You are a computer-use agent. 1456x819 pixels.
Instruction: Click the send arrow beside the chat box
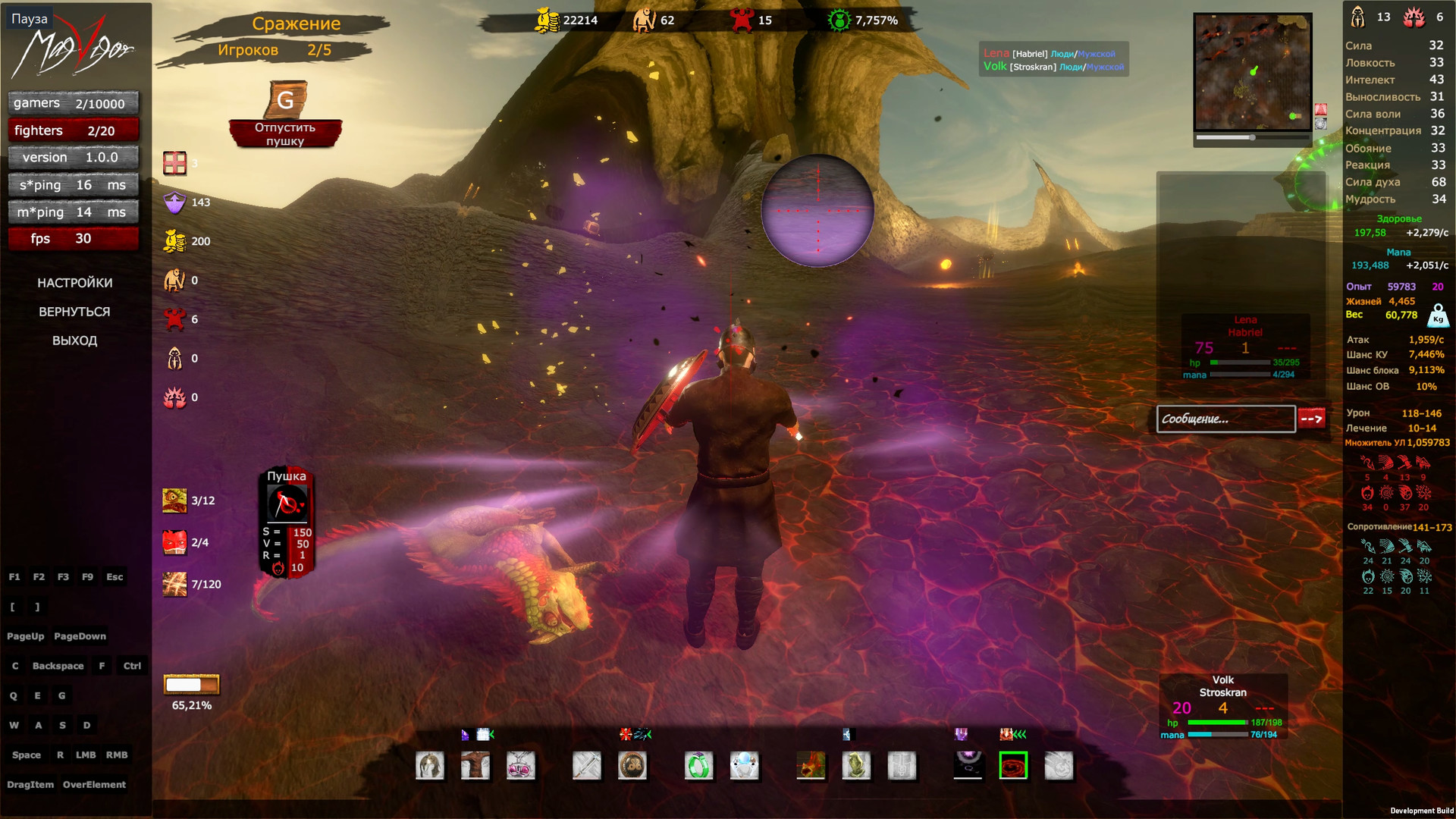coord(1312,419)
